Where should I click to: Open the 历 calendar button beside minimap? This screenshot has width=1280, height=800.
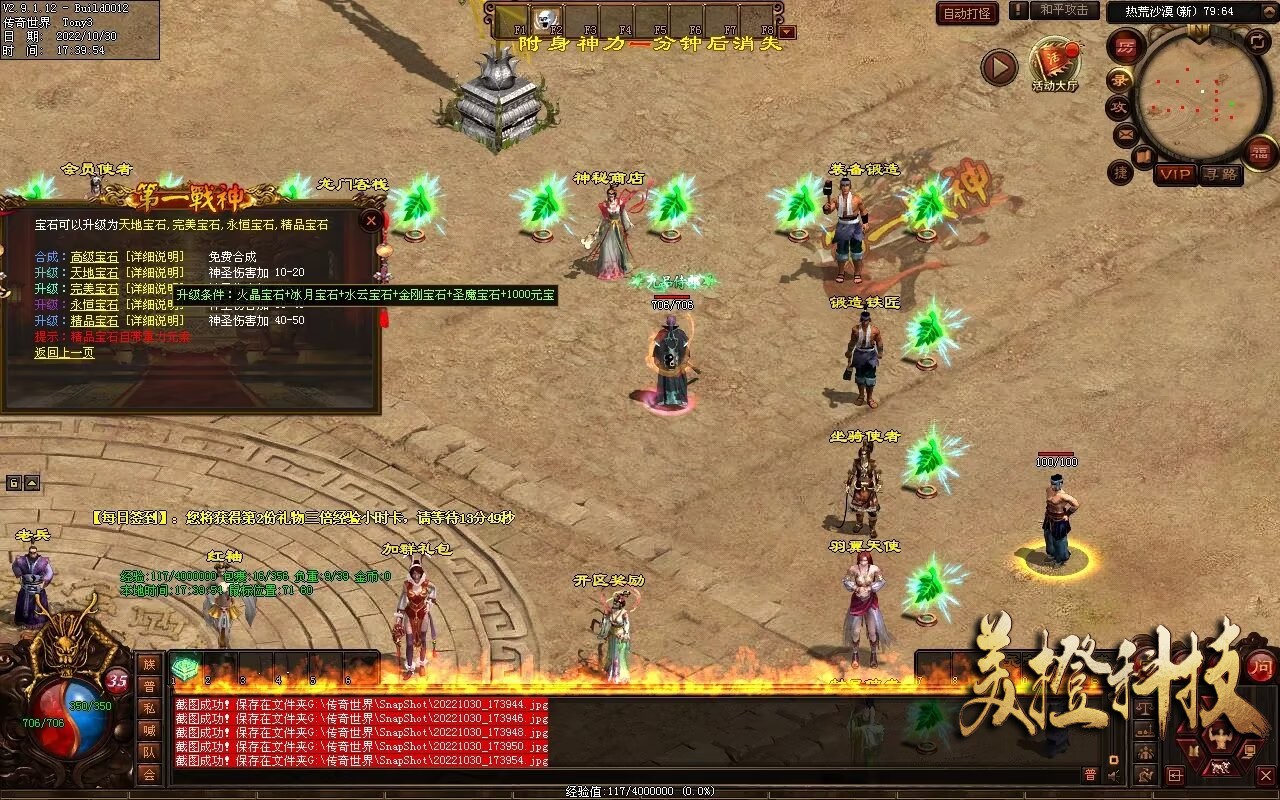pos(1126,46)
